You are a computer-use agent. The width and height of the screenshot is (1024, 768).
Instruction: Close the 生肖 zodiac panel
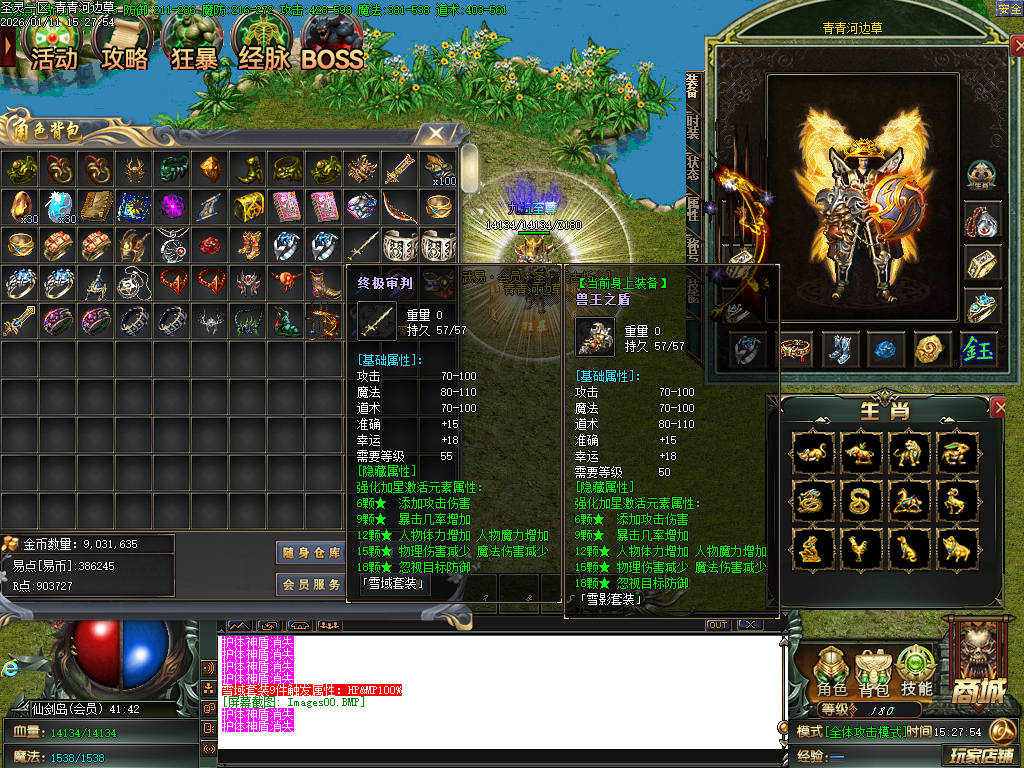tap(998, 407)
